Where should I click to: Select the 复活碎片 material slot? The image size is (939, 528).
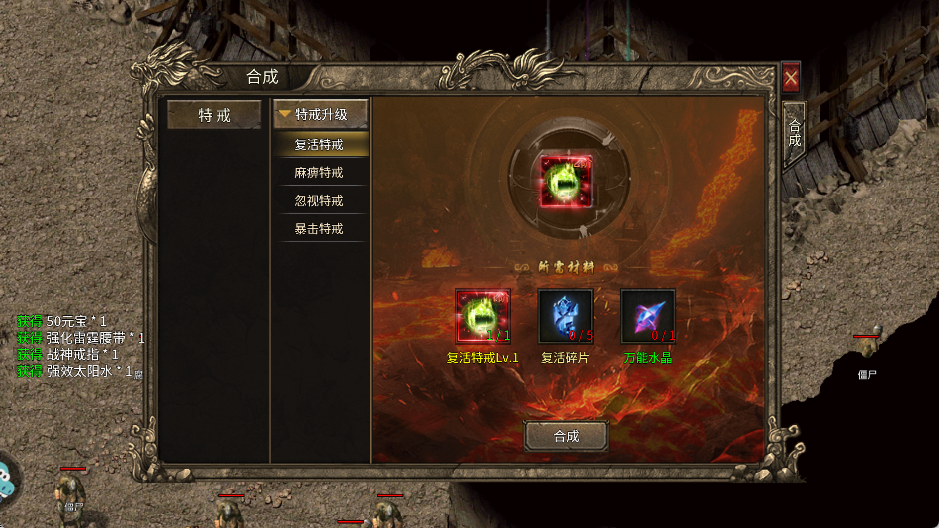point(565,317)
